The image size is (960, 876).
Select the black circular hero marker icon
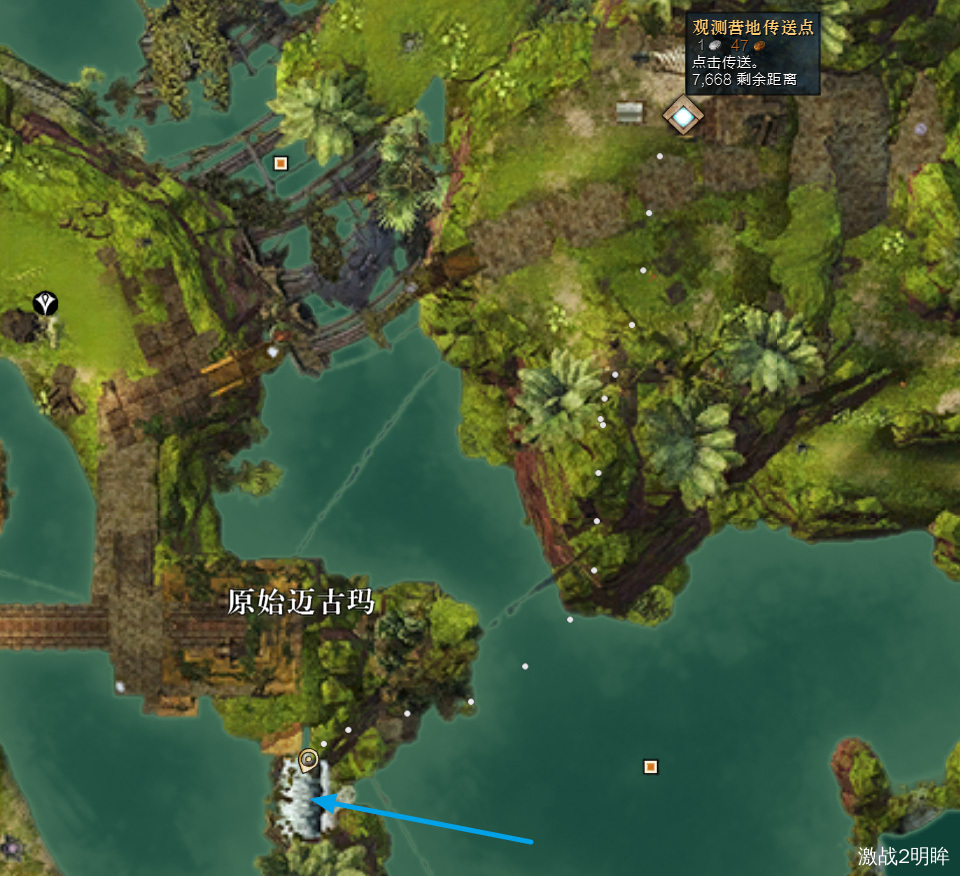(x=45, y=302)
